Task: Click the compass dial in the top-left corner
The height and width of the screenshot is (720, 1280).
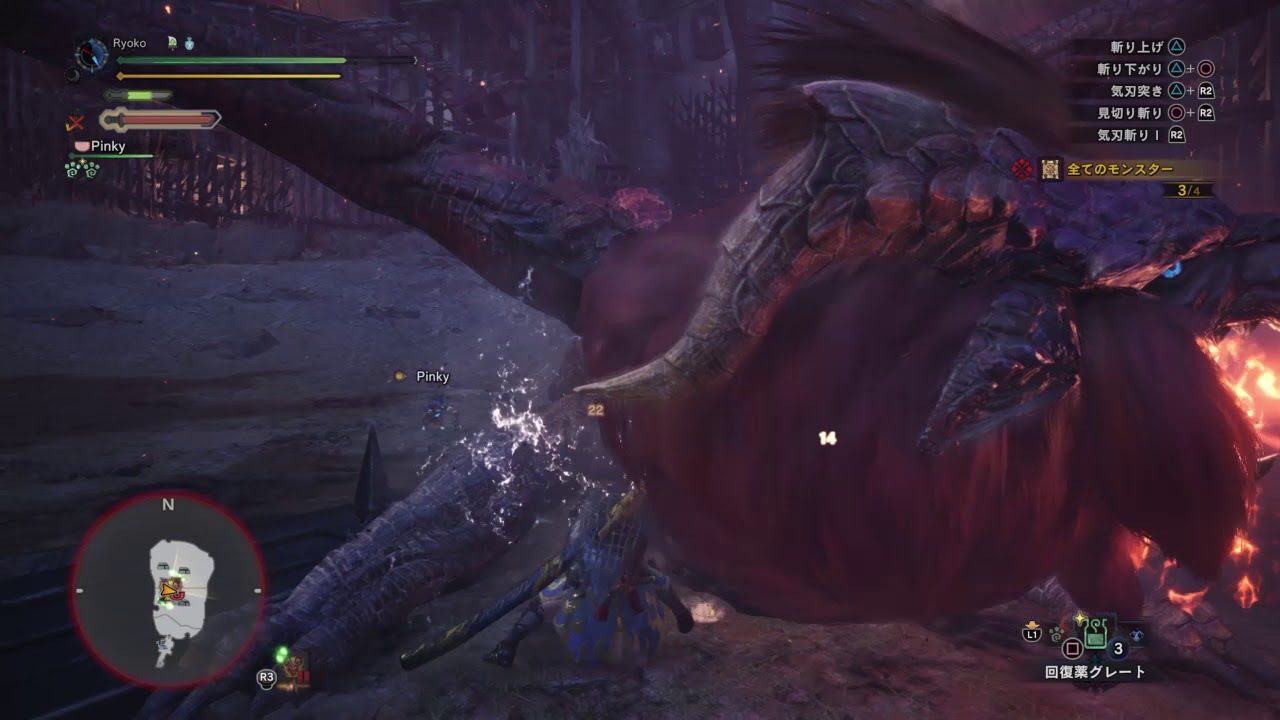Action: point(91,55)
